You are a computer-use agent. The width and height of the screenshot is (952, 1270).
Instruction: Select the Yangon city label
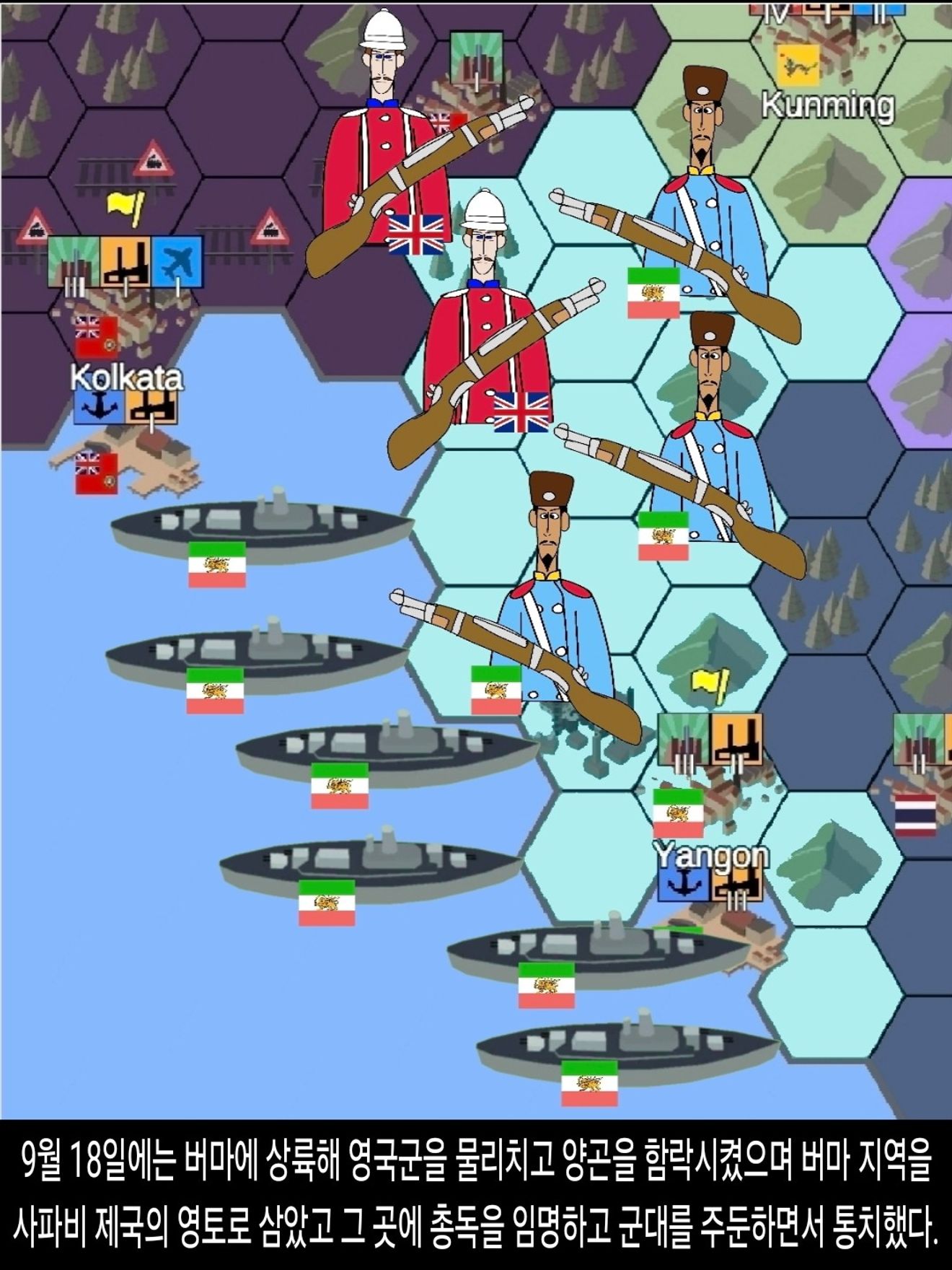tap(711, 856)
